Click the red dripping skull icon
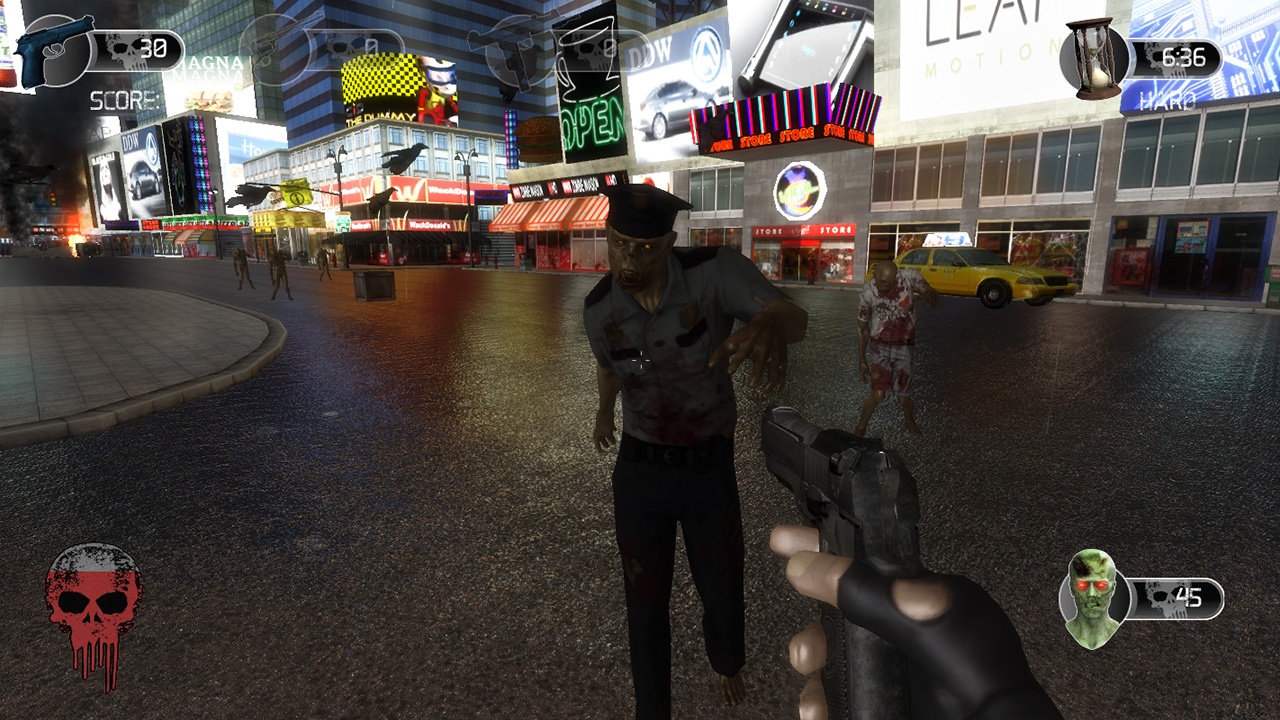 tap(93, 612)
